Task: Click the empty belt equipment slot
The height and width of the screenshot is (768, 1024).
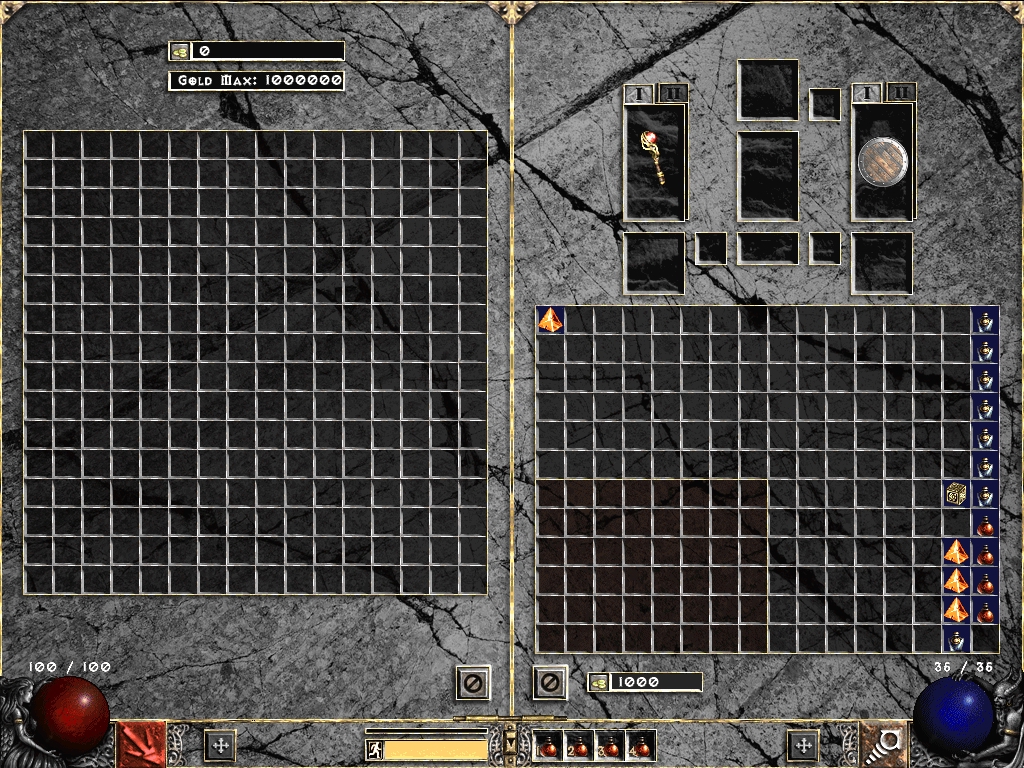Action: [x=768, y=248]
